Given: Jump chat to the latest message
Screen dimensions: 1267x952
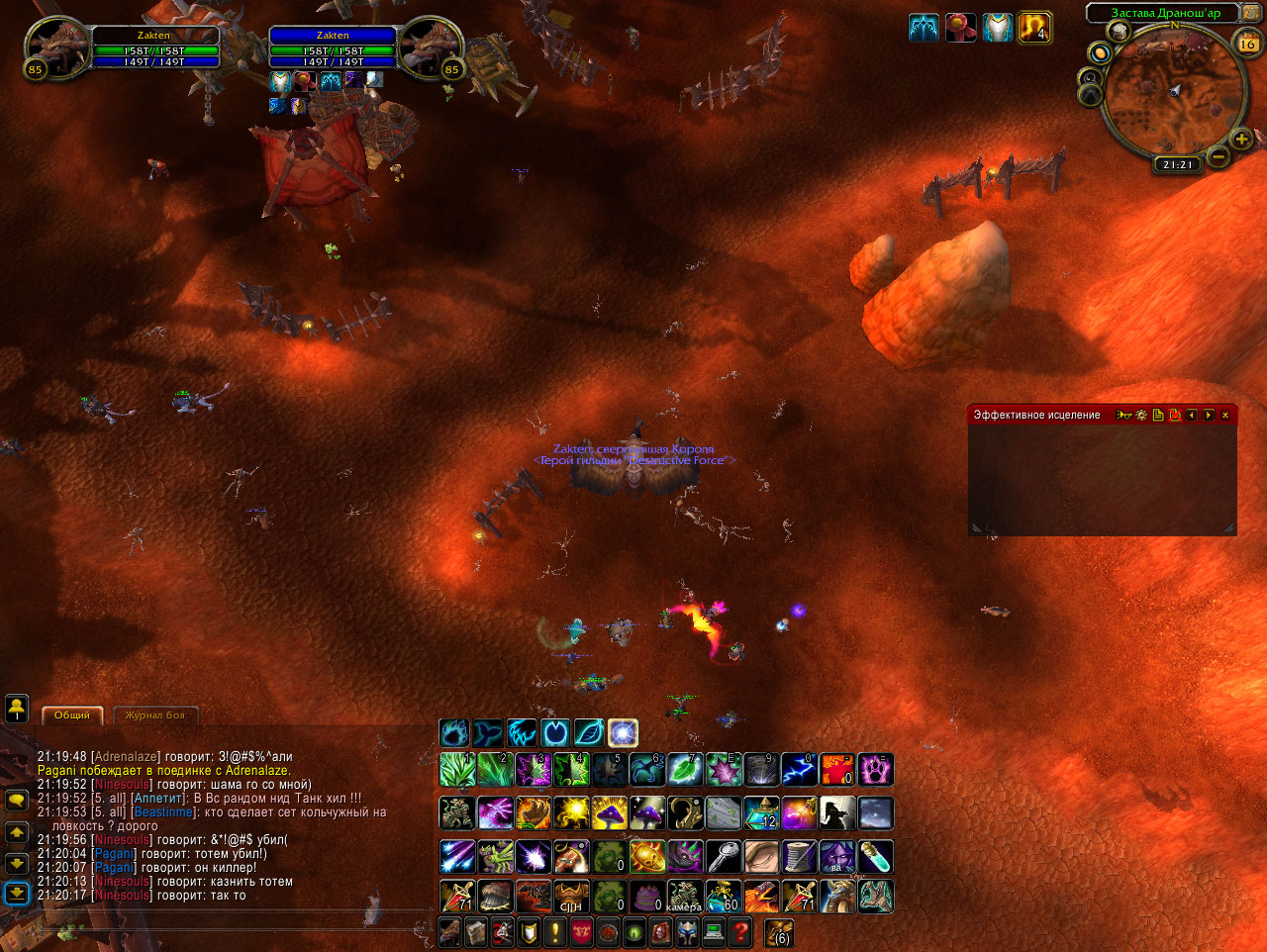Looking at the screenshot, I should pyautogui.click(x=17, y=894).
